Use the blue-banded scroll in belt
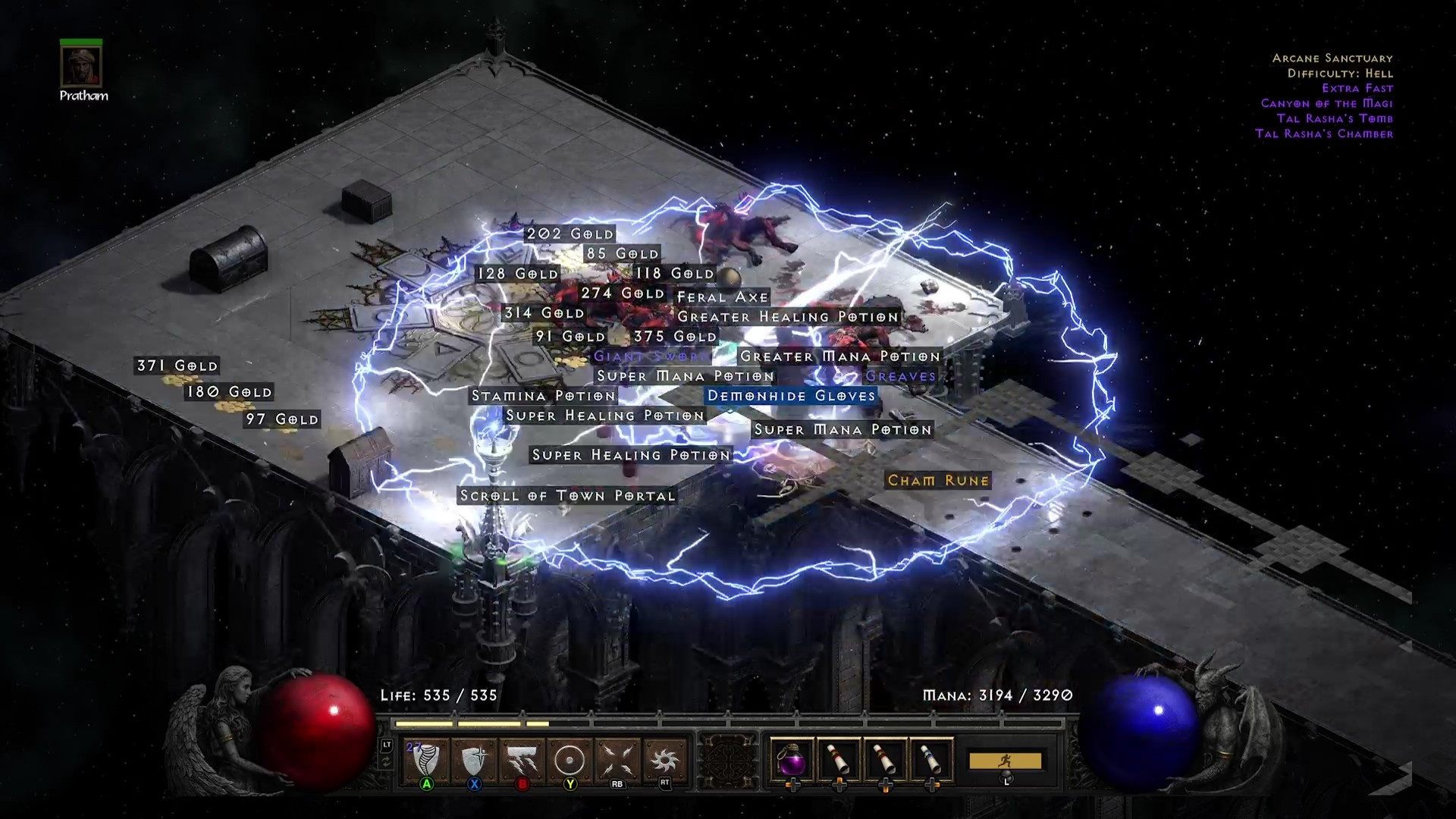This screenshot has height=819, width=1456. click(932, 759)
